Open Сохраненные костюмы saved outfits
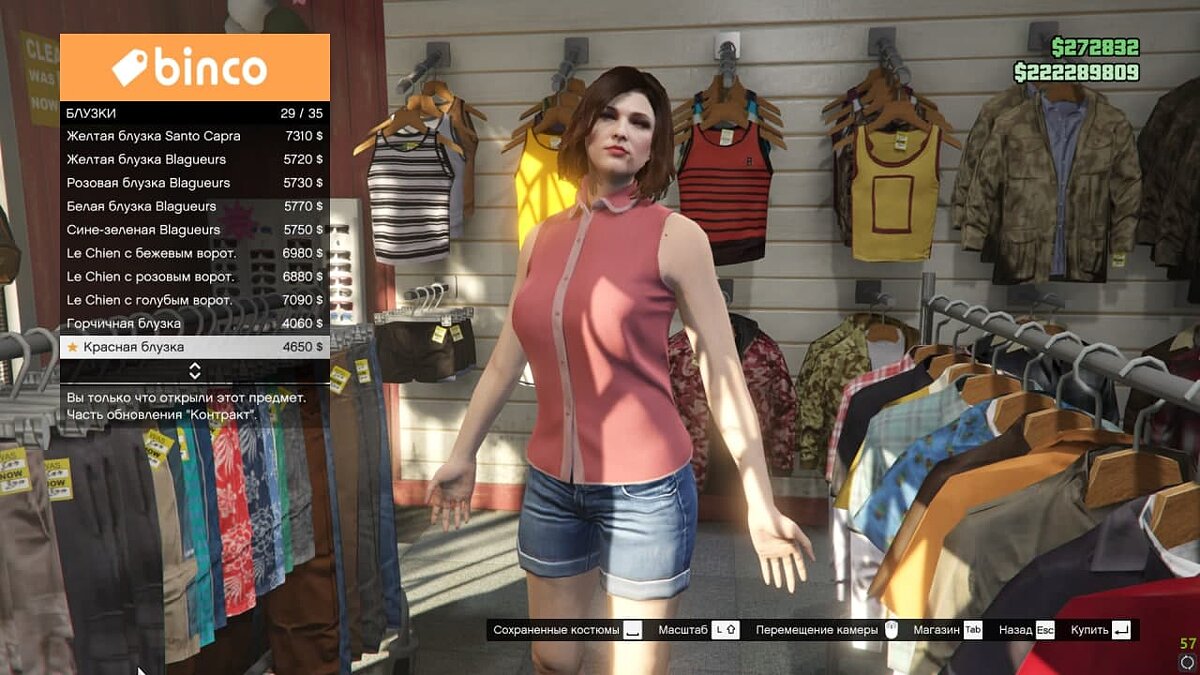 click(567, 630)
